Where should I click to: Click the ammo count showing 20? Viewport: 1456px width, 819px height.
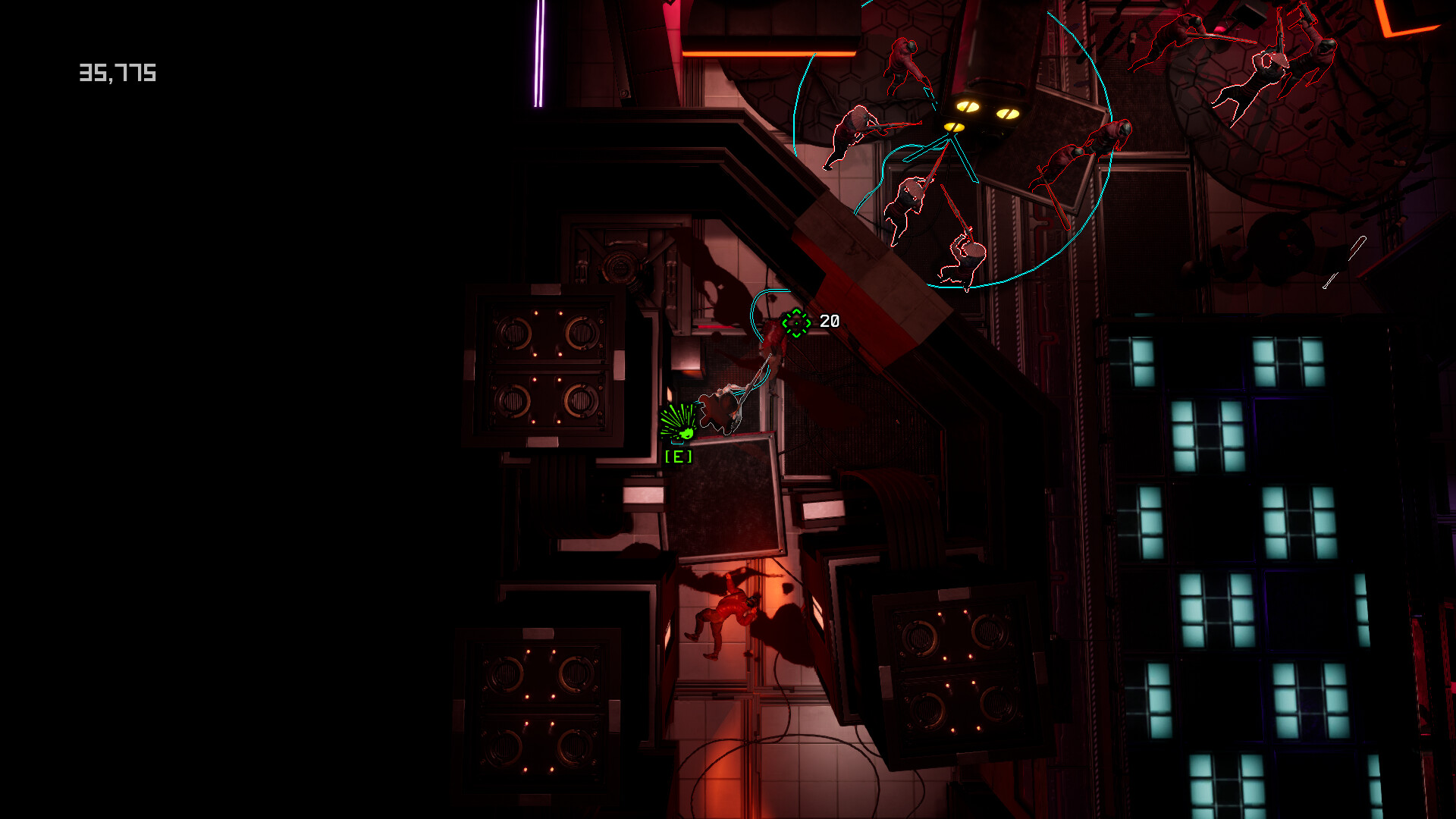coord(830,320)
